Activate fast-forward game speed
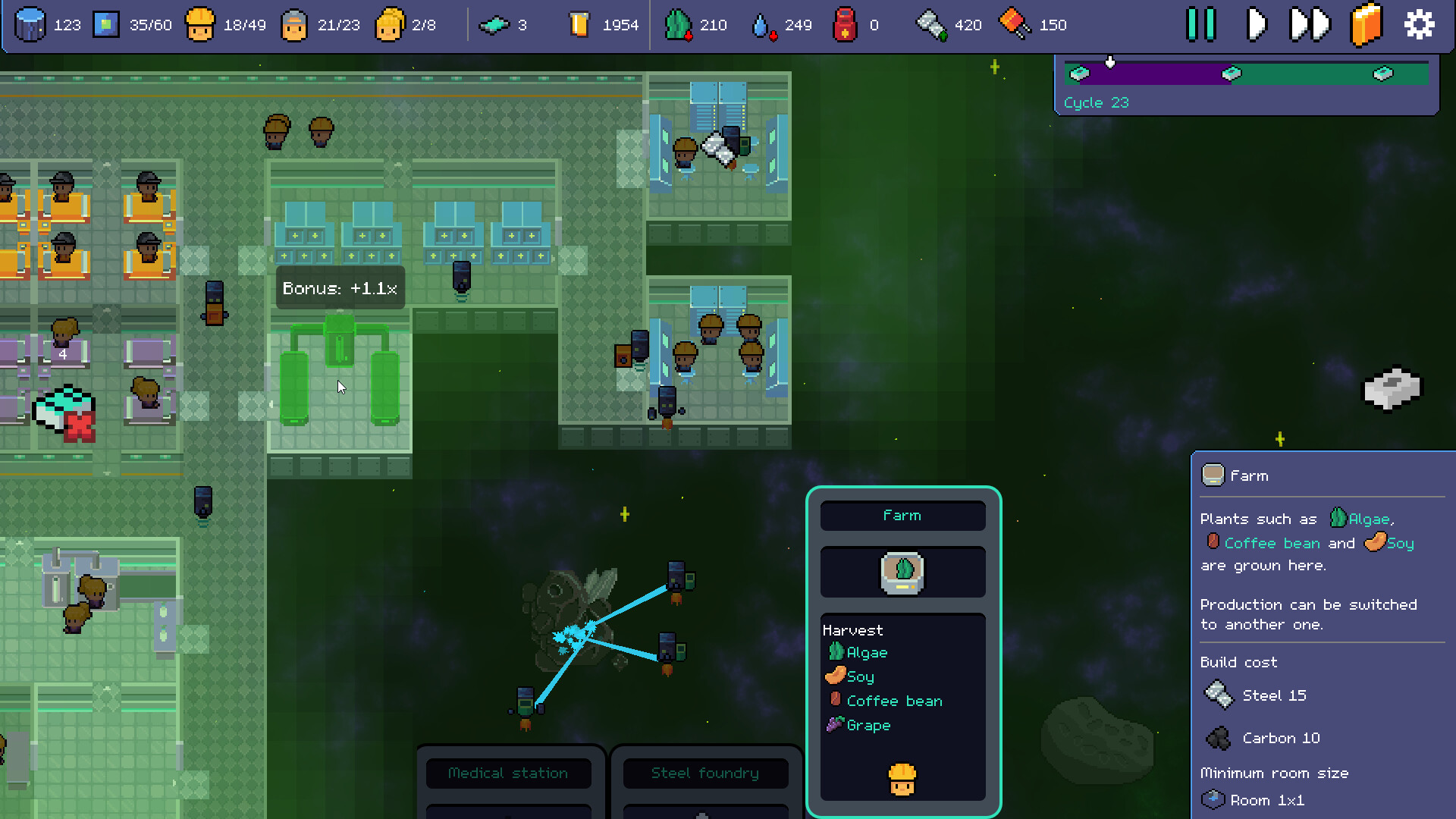Image resolution: width=1456 pixels, height=819 pixels. tap(1310, 24)
